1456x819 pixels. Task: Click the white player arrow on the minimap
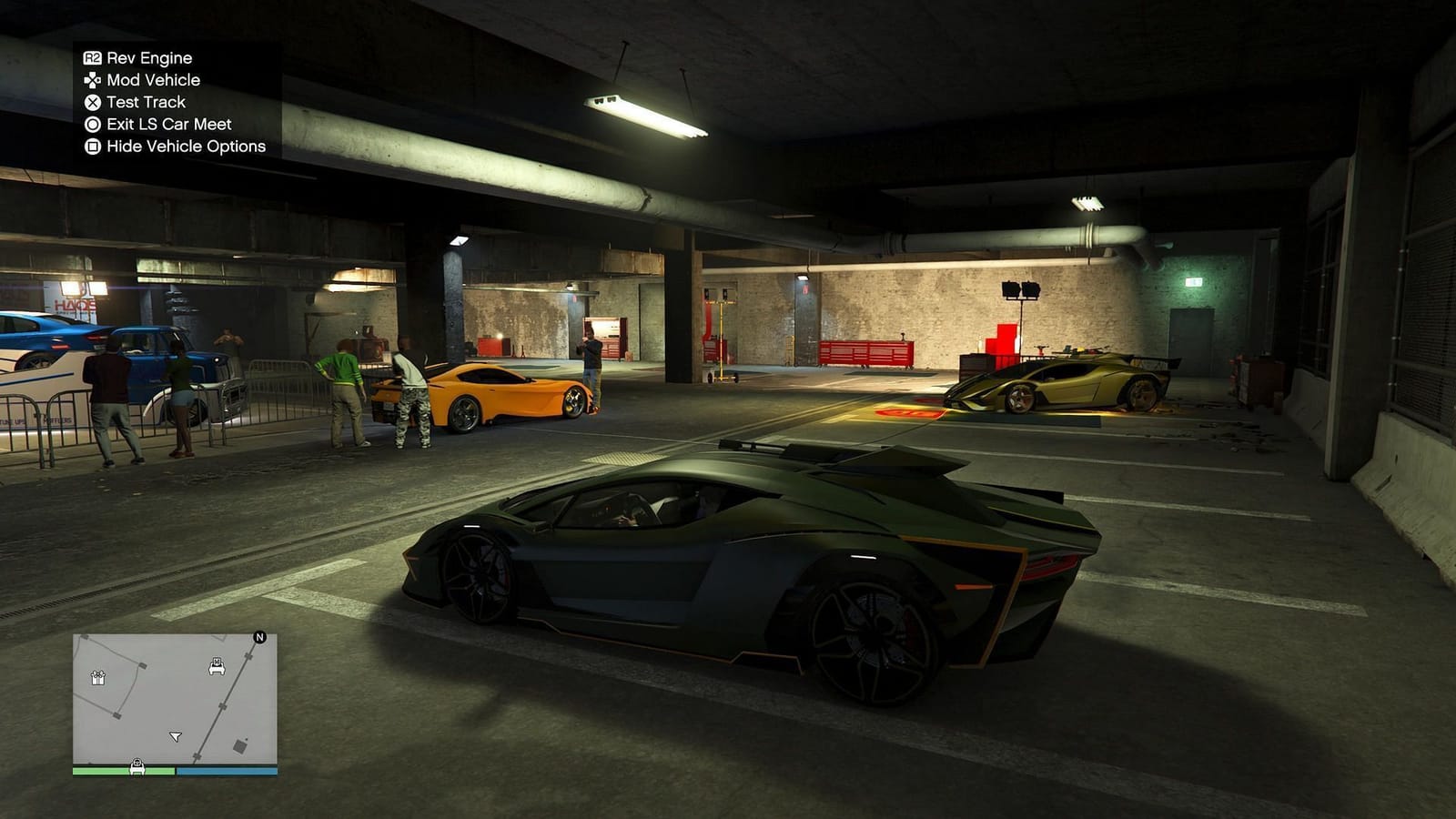[176, 735]
